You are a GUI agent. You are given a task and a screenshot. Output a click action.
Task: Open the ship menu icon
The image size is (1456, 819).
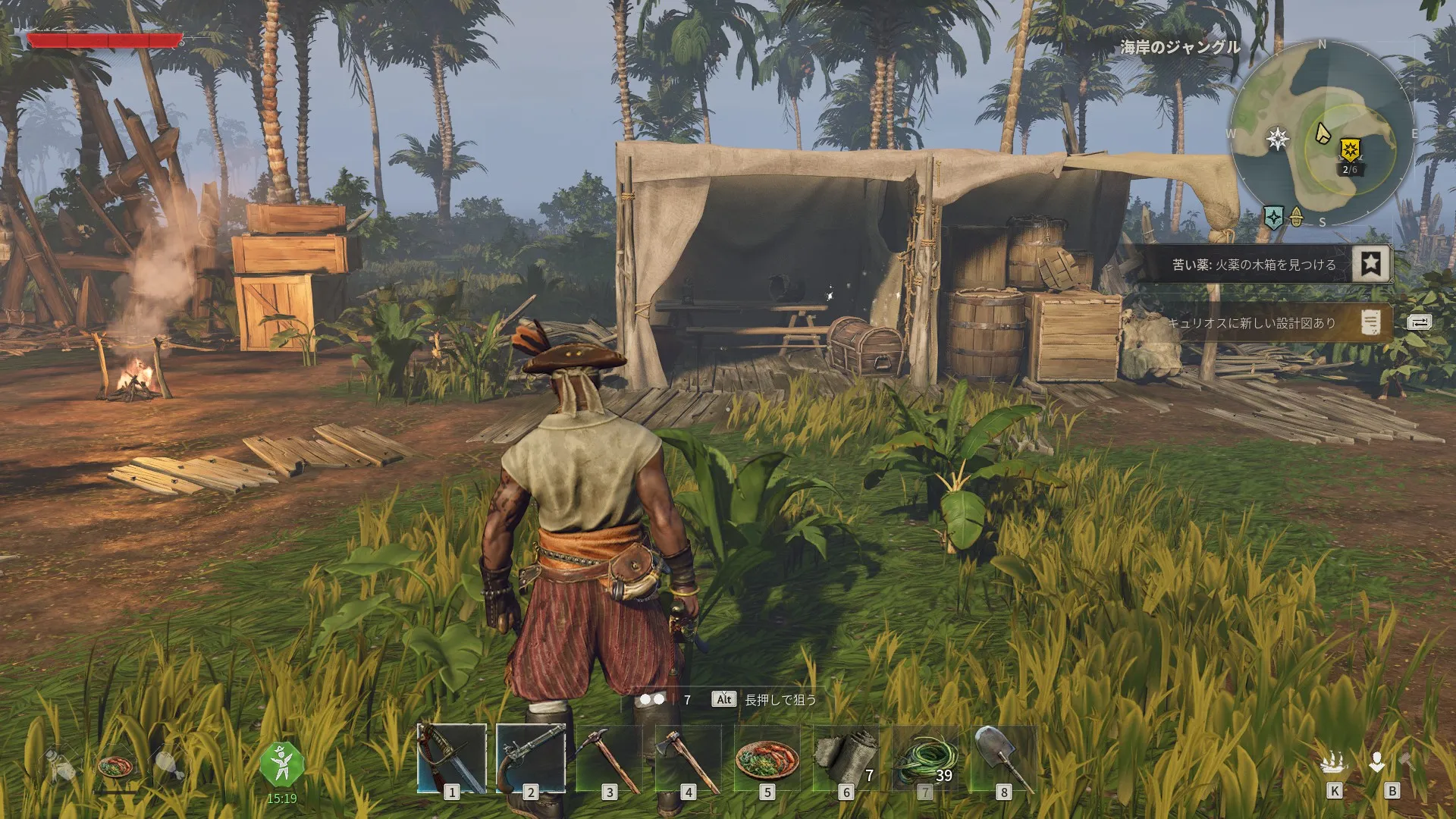click(1334, 764)
